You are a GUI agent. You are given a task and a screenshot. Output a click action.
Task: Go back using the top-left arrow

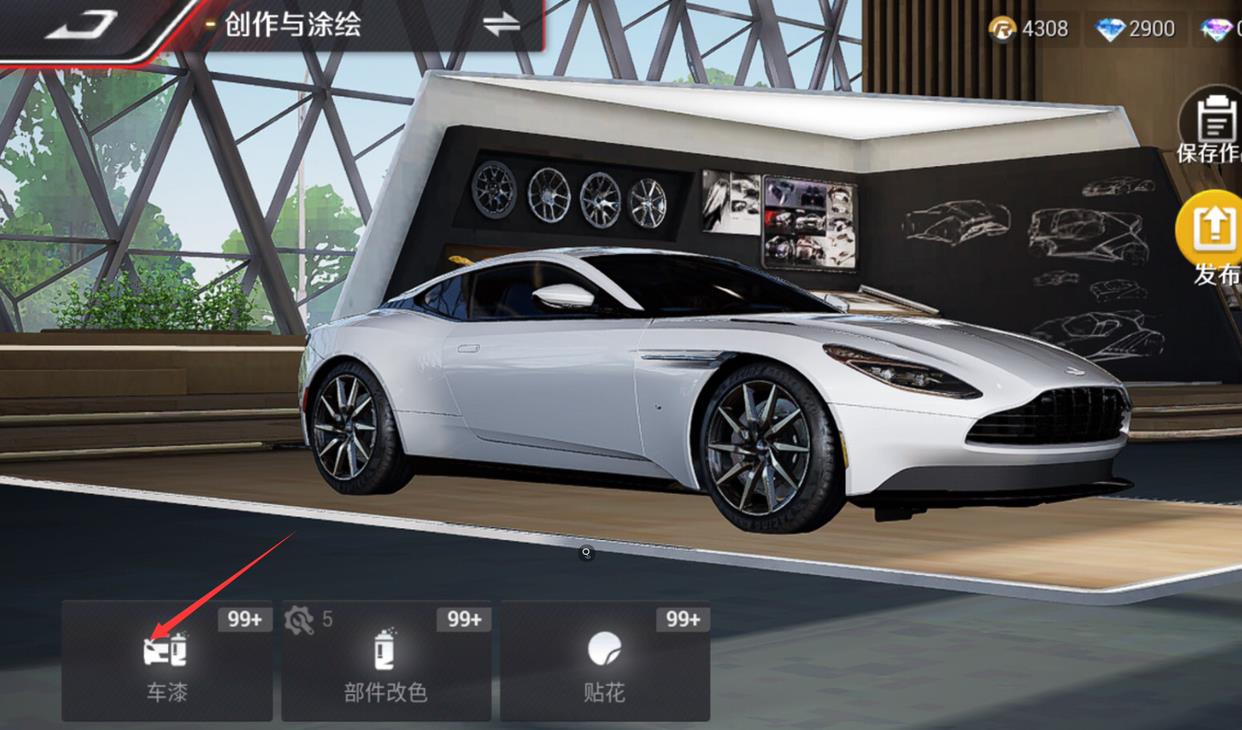pos(82,25)
